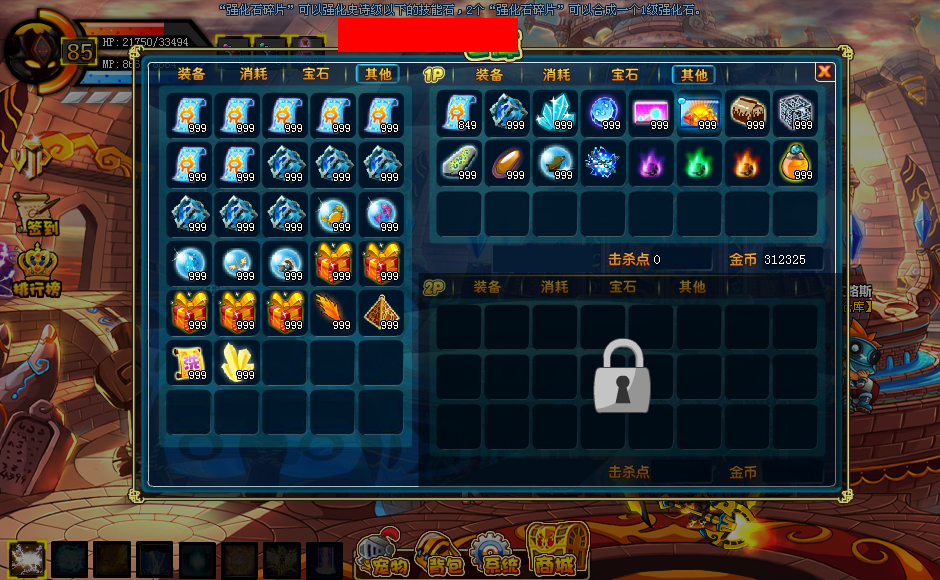Open the 系统 system menu
This screenshot has height=580, width=940.
point(496,553)
